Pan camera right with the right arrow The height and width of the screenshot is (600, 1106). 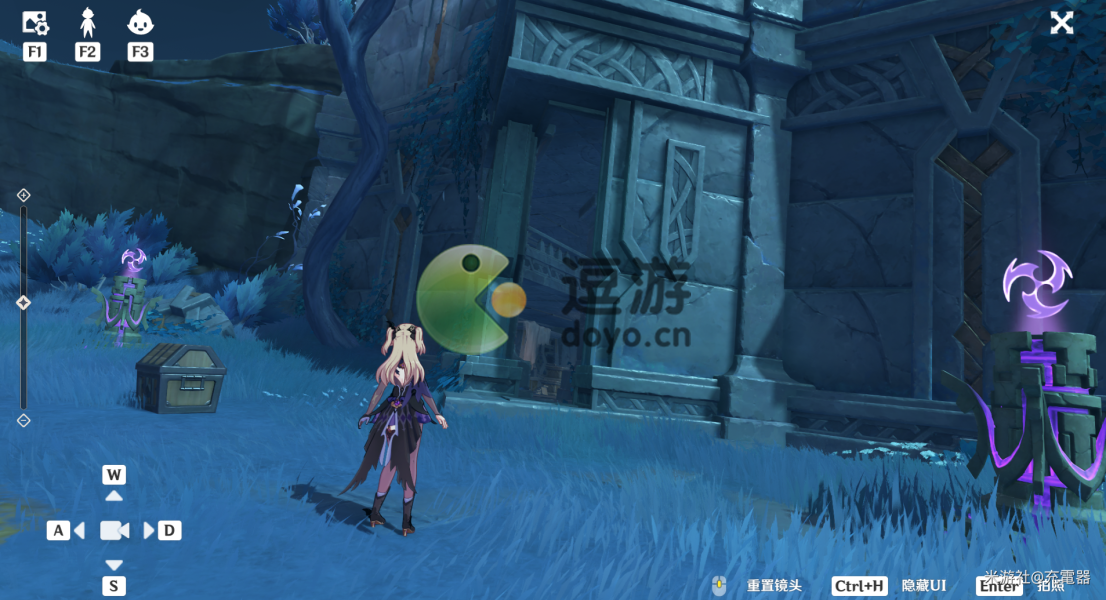[x=150, y=530]
